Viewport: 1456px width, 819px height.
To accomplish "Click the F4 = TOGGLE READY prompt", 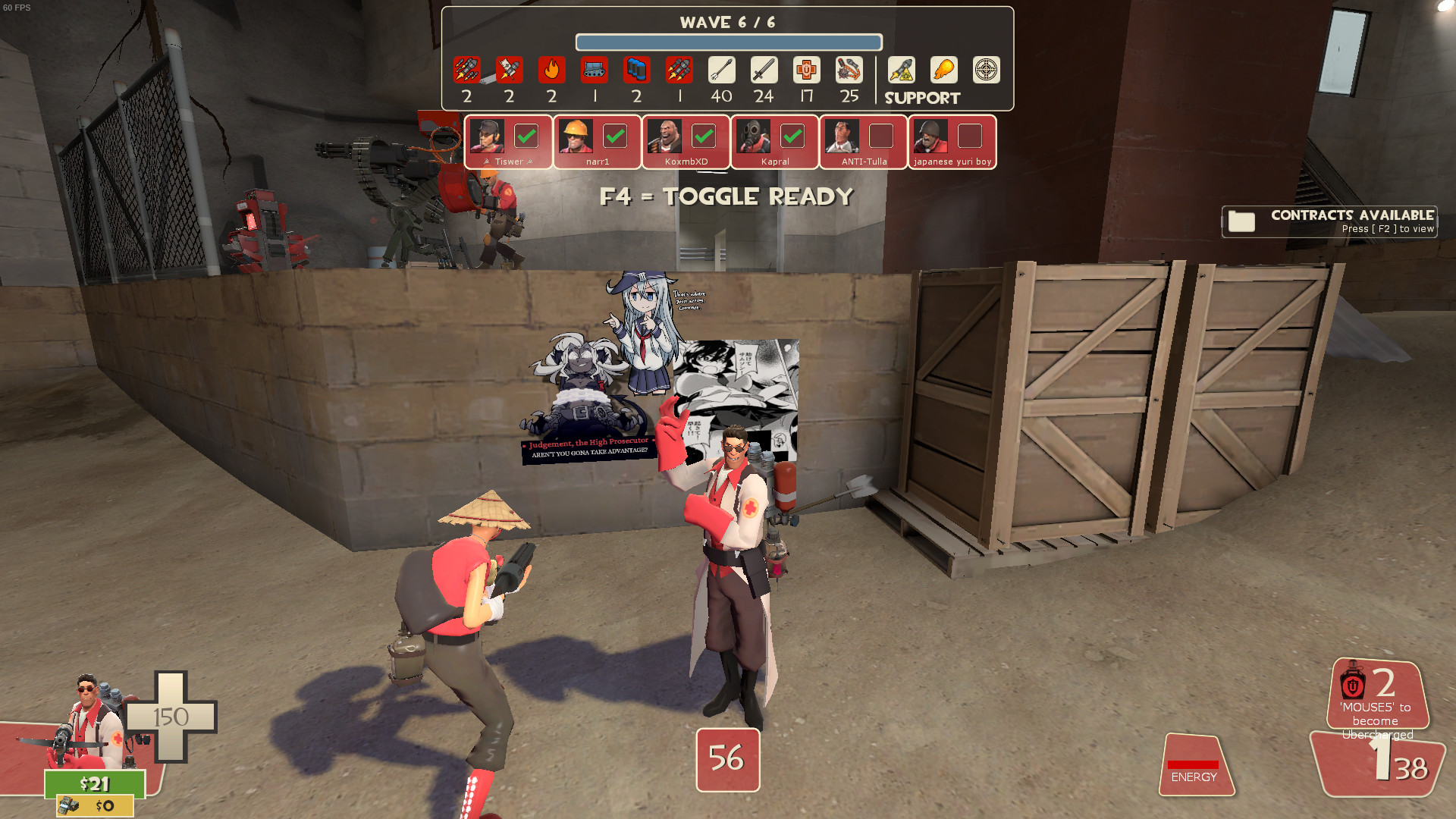I will click(726, 196).
